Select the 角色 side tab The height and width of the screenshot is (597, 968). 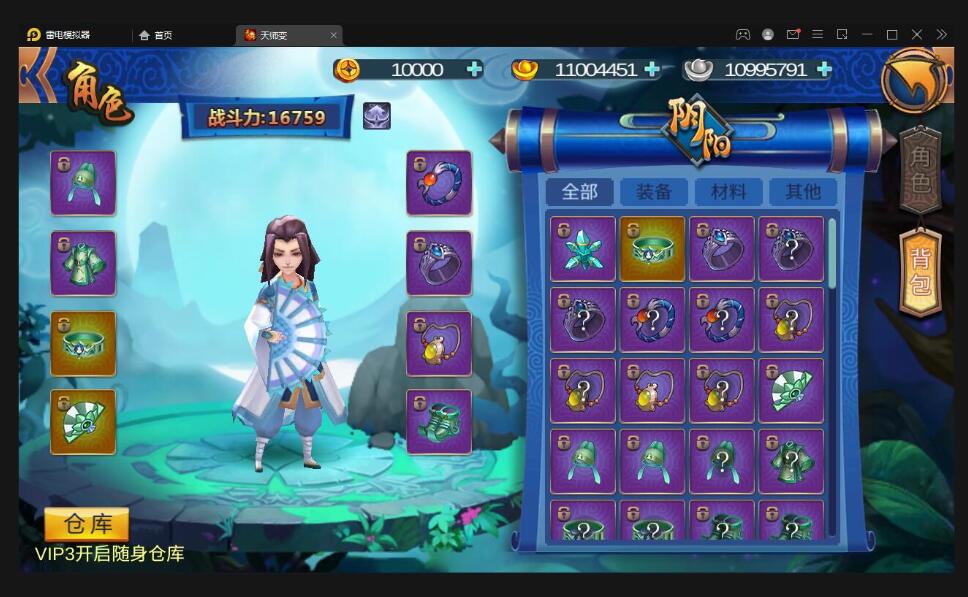coord(920,171)
